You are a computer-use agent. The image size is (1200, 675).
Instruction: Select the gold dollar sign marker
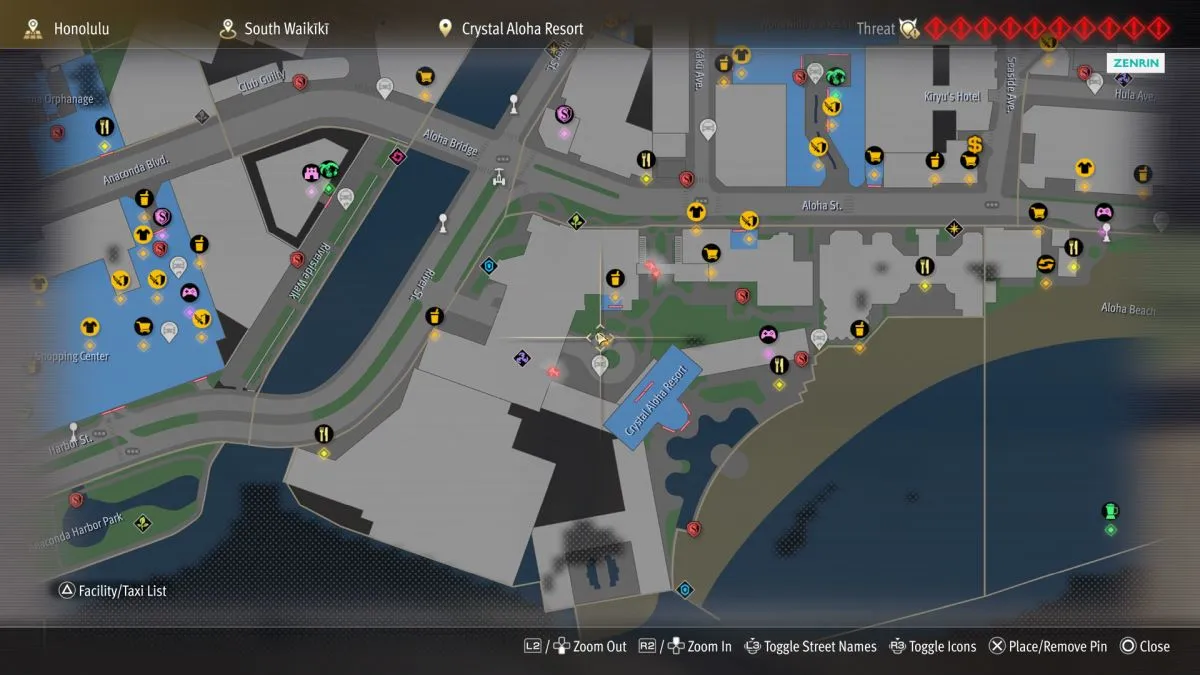pos(974,146)
